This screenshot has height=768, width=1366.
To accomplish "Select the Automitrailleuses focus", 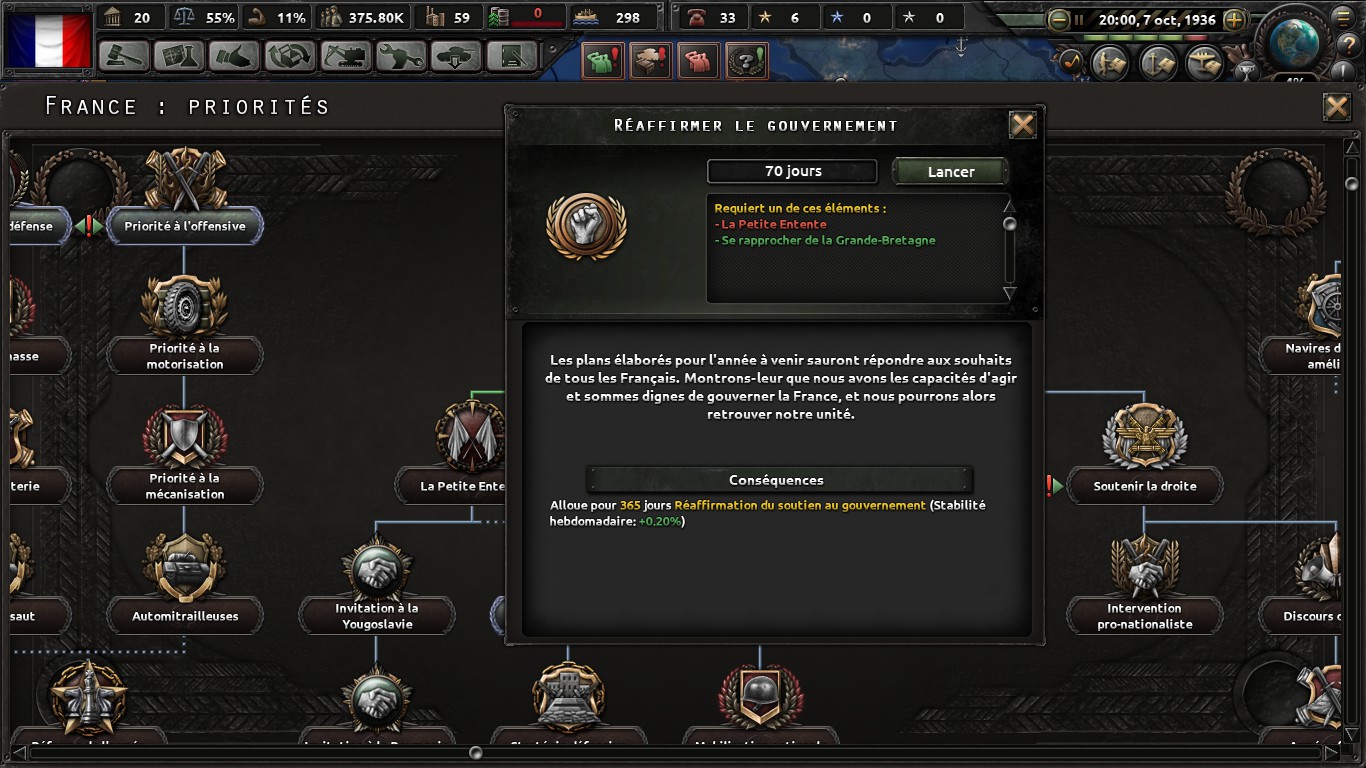I will [185, 616].
